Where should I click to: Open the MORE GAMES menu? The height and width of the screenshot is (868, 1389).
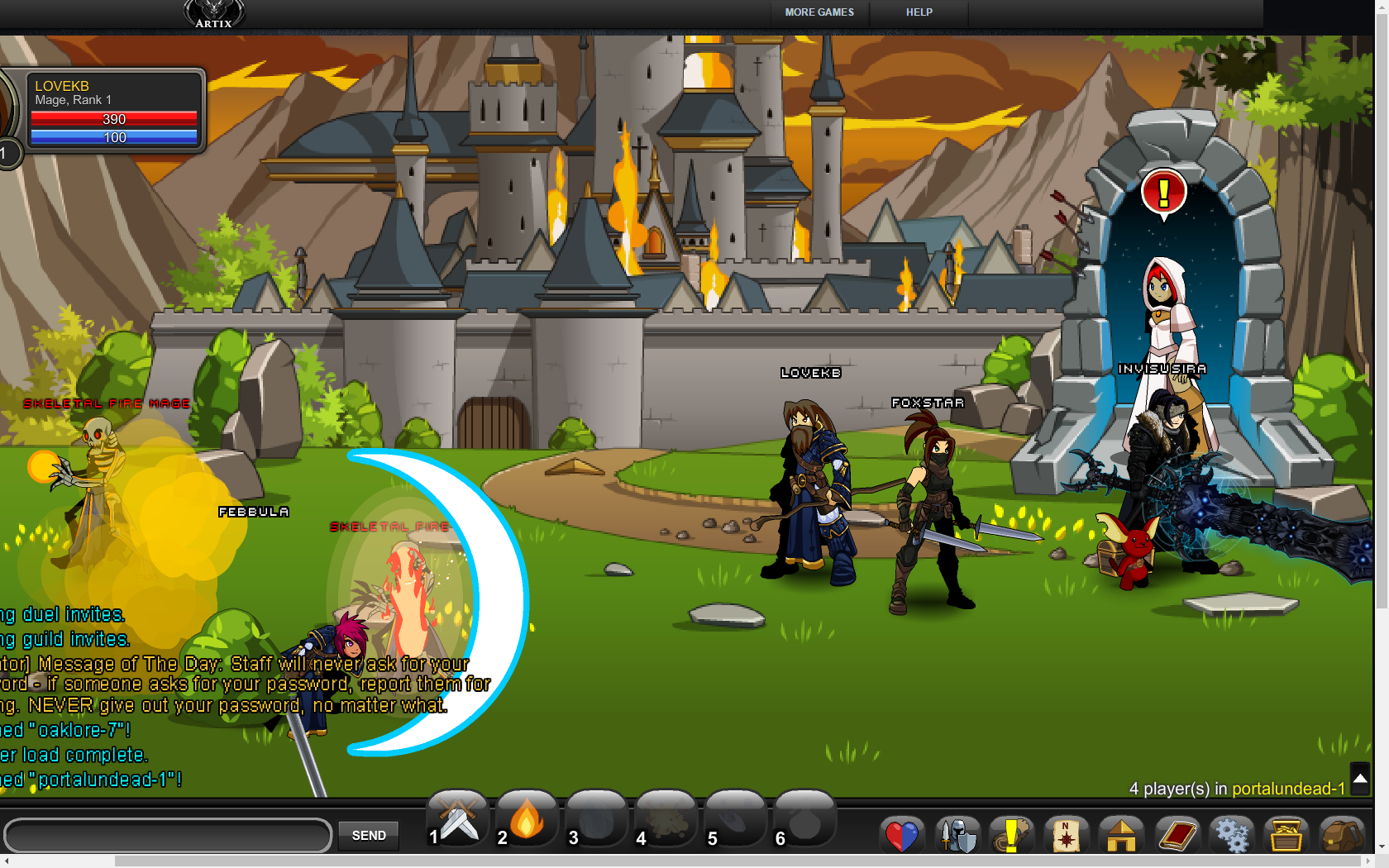819,12
